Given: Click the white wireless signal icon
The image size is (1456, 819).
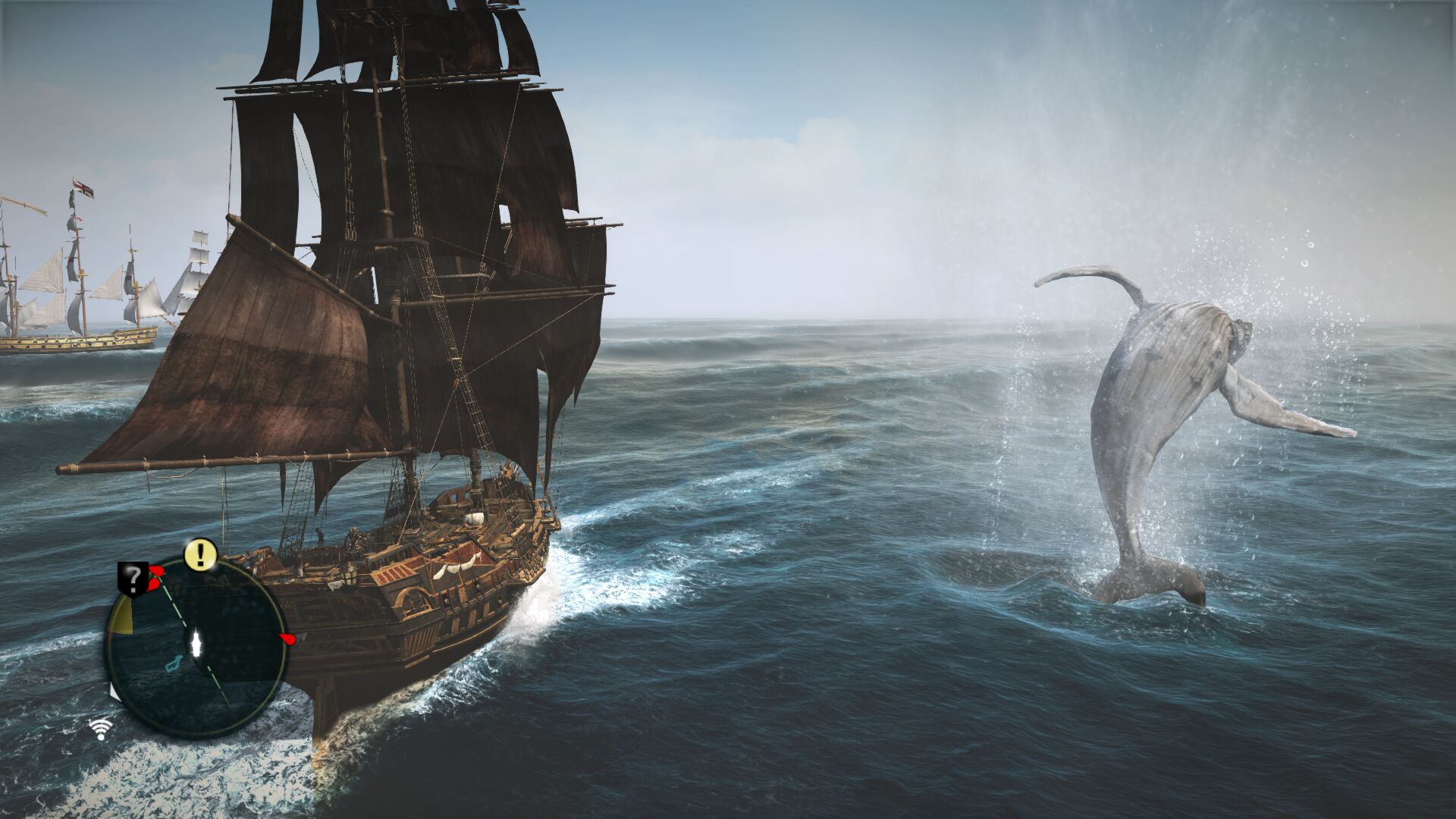Looking at the screenshot, I should [x=100, y=729].
